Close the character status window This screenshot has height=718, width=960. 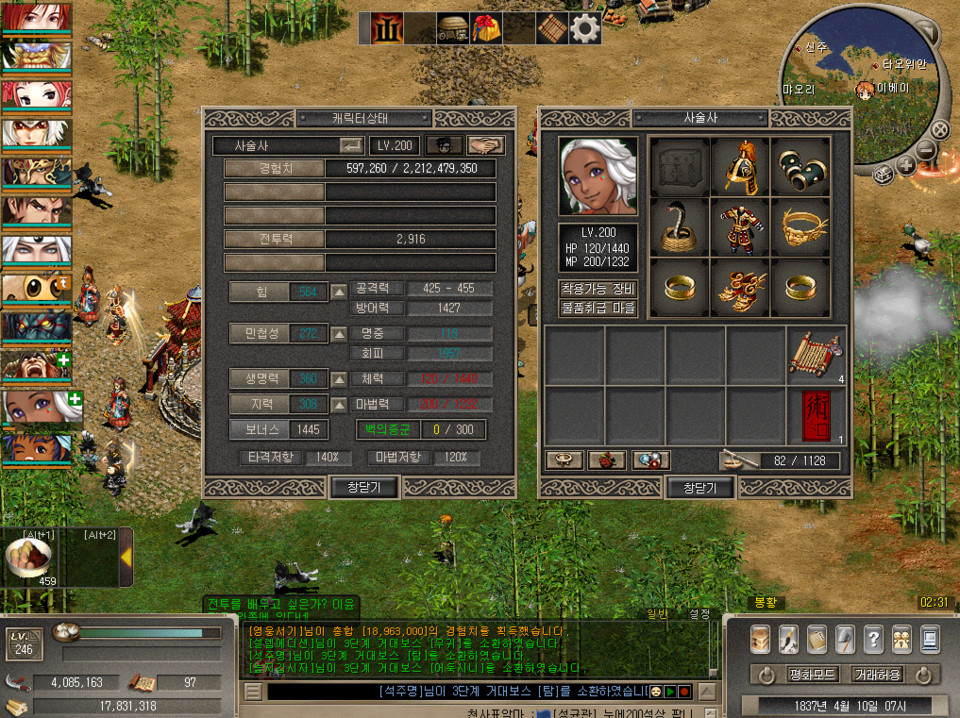pos(365,487)
